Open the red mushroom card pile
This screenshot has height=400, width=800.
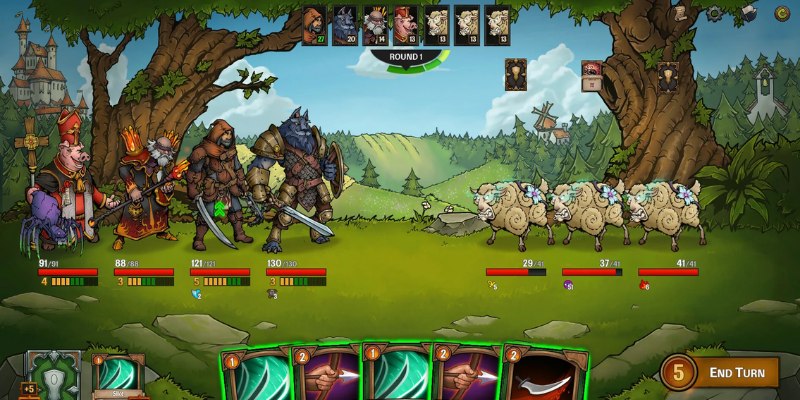[x=591, y=74]
